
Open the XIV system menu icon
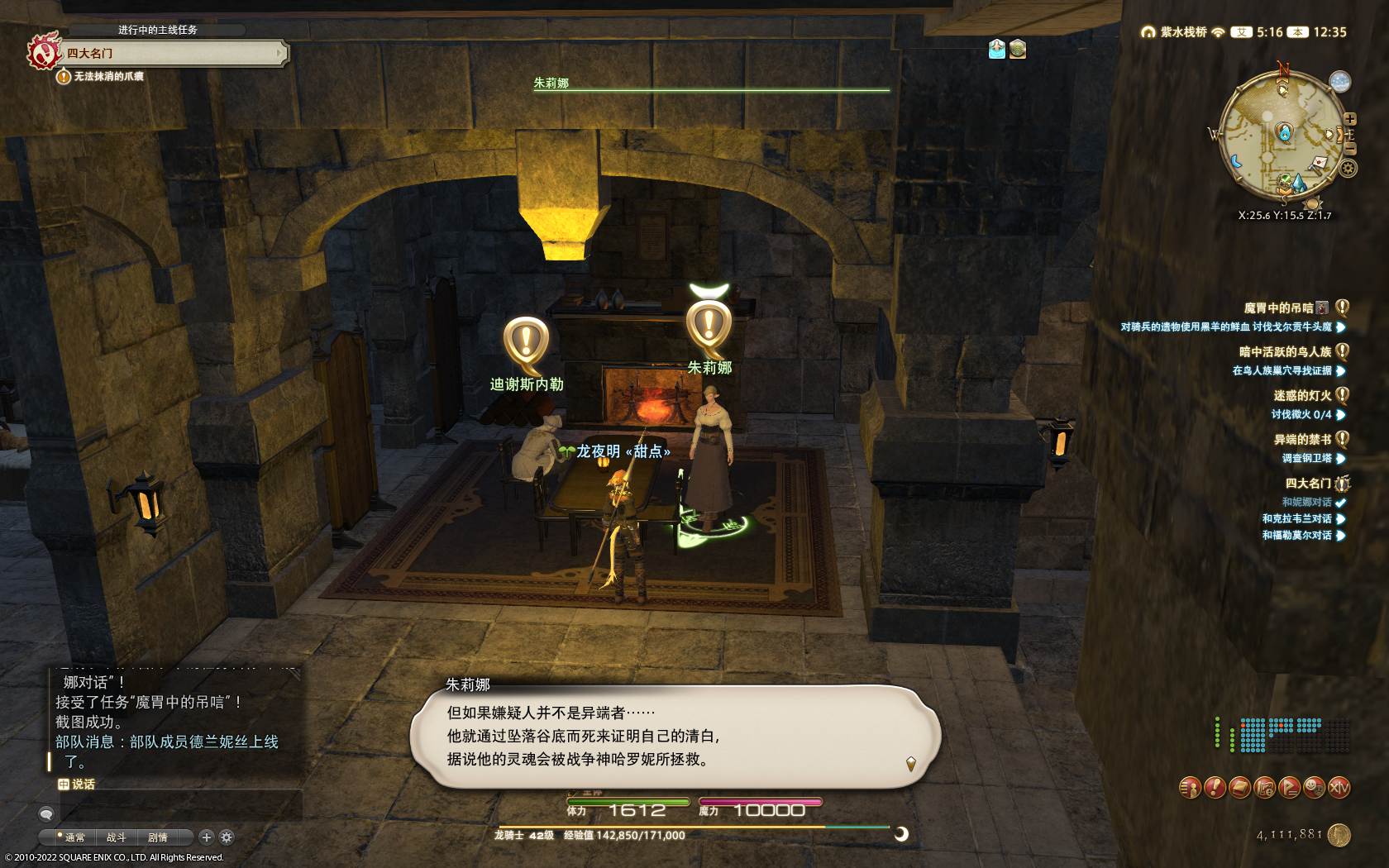tap(1339, 788)
